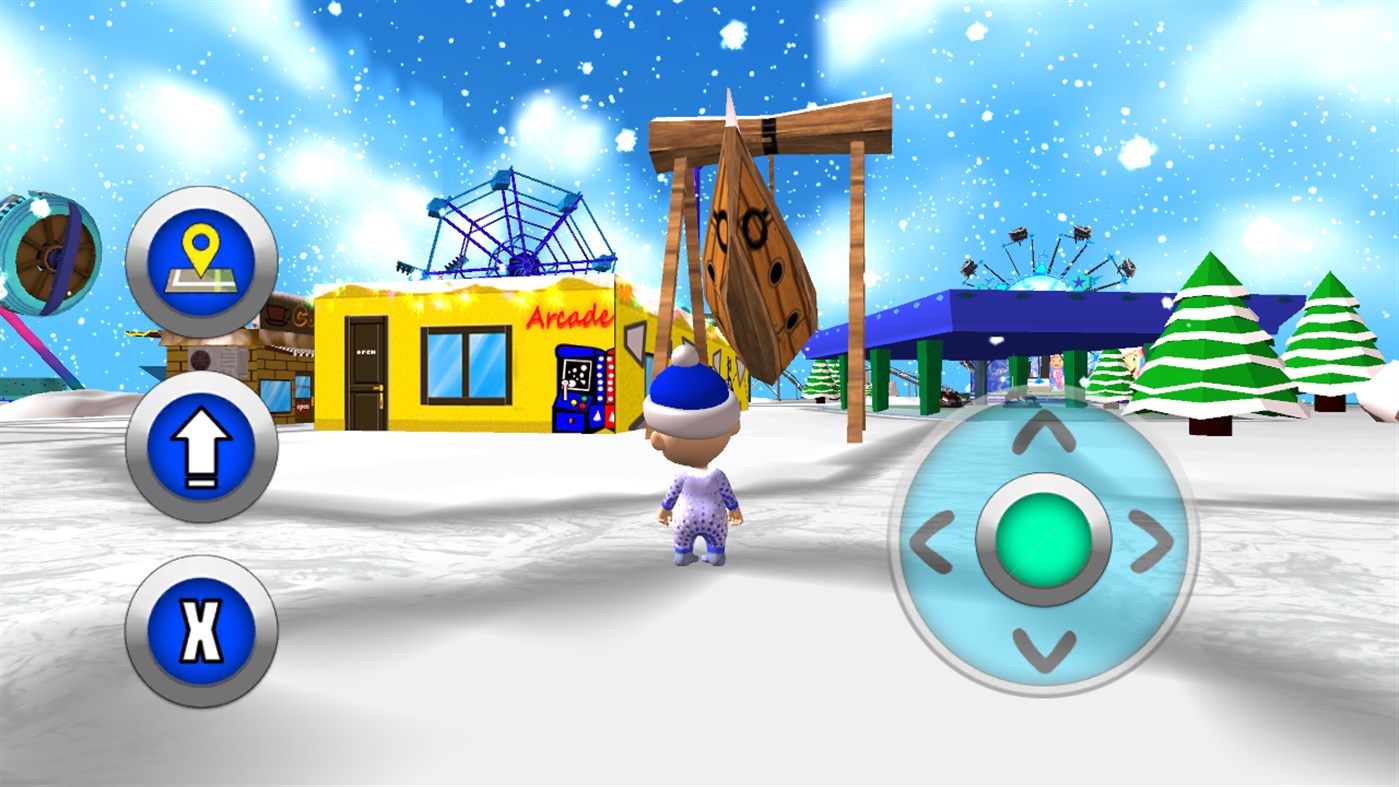
Task: Tap the blue X action button
Action: 201,630
